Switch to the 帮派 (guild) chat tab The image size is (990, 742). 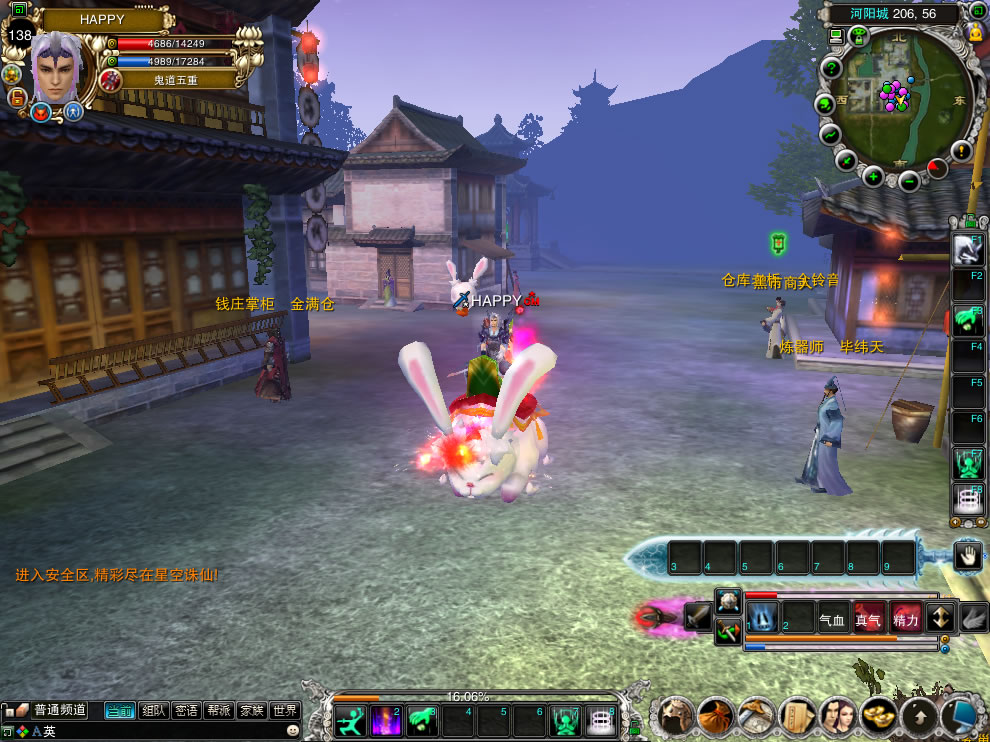(x=219, y=711)
